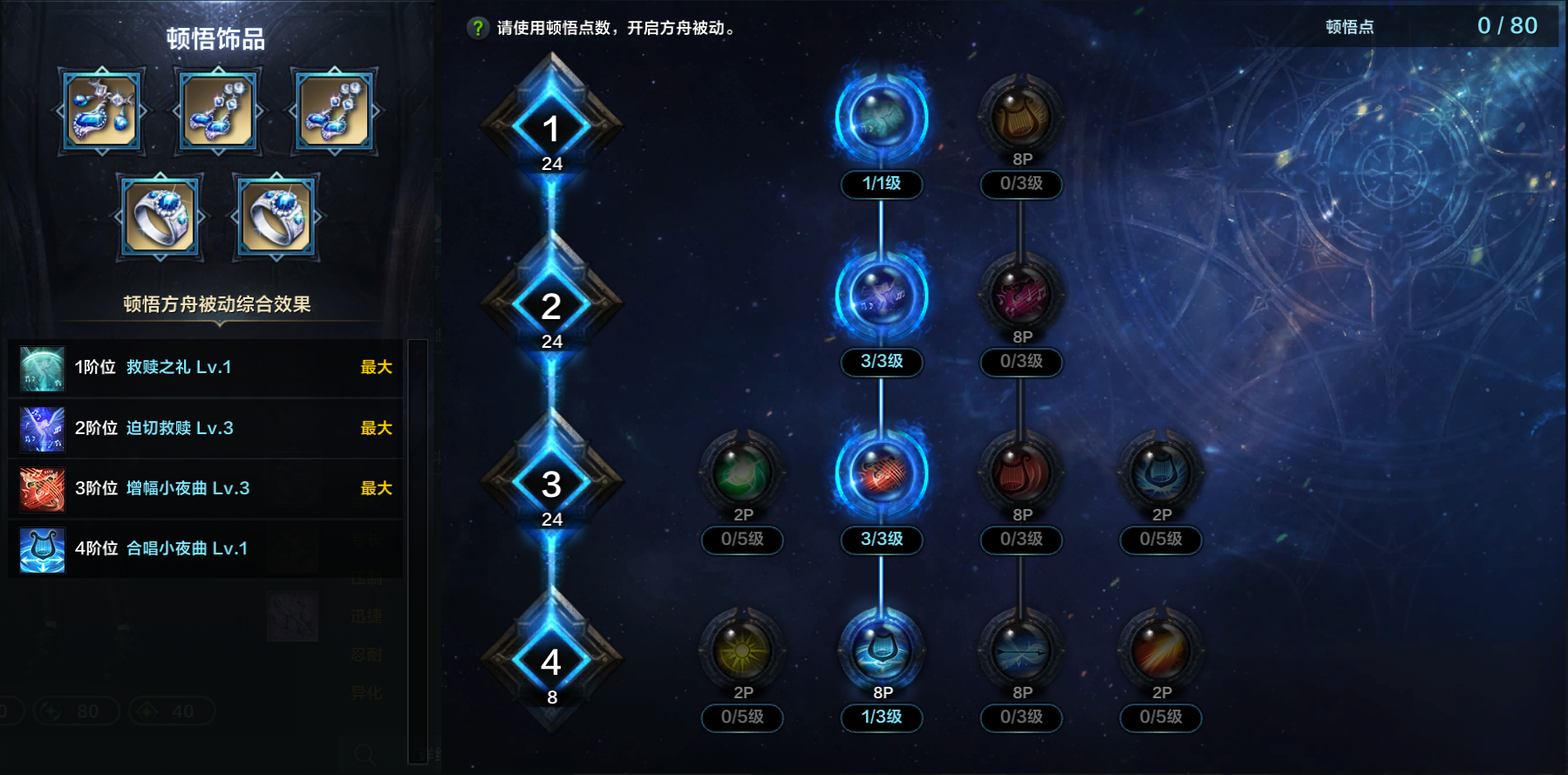Click the 1/3级 level pill under tier 4 harp
Screen dimensions: 1568x775
tap(882, 718)
